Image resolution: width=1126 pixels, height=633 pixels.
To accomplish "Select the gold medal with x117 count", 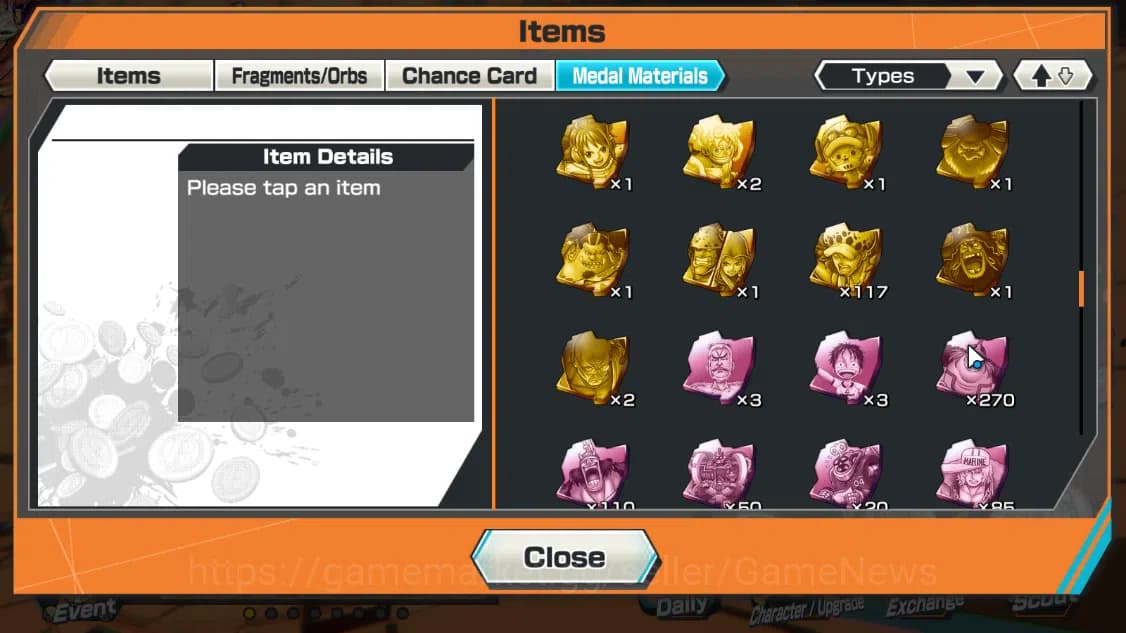I will 846,260.
